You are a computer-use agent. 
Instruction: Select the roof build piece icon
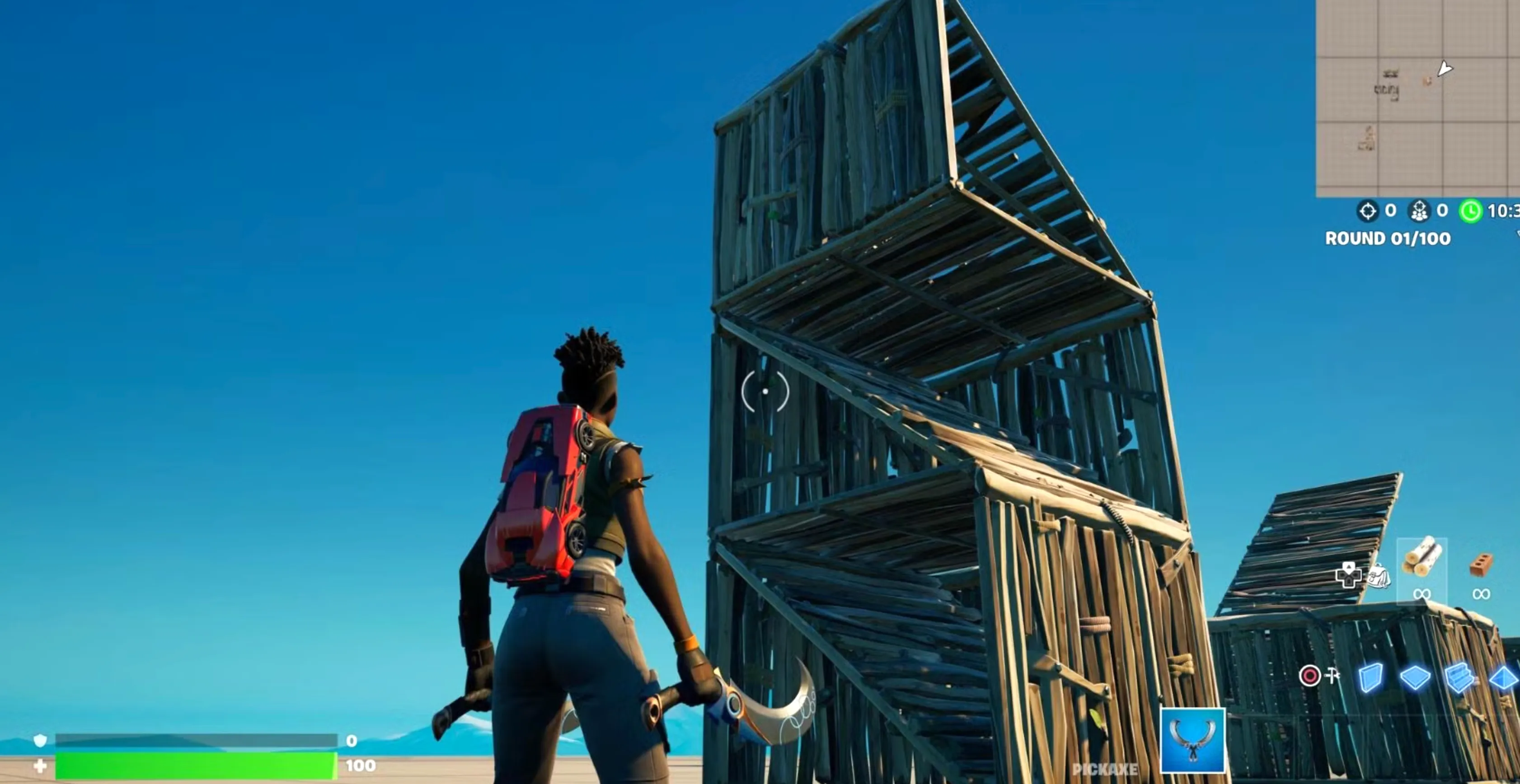pos(1505,679)
